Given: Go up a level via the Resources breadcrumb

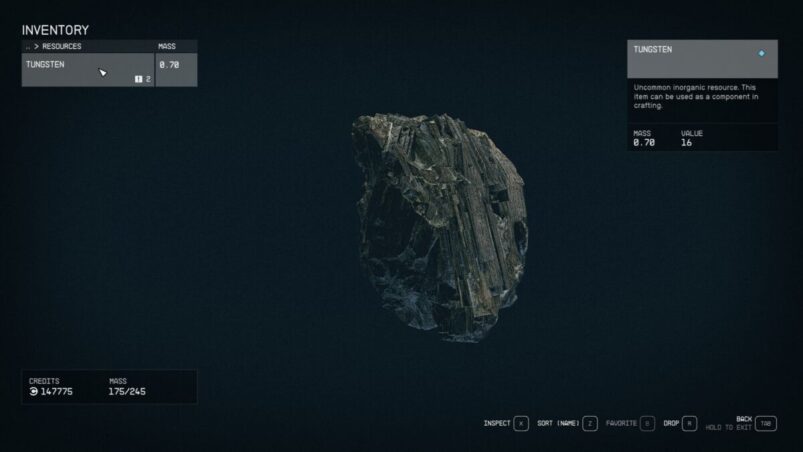Looking at the screenshot, I should point(55,46).
